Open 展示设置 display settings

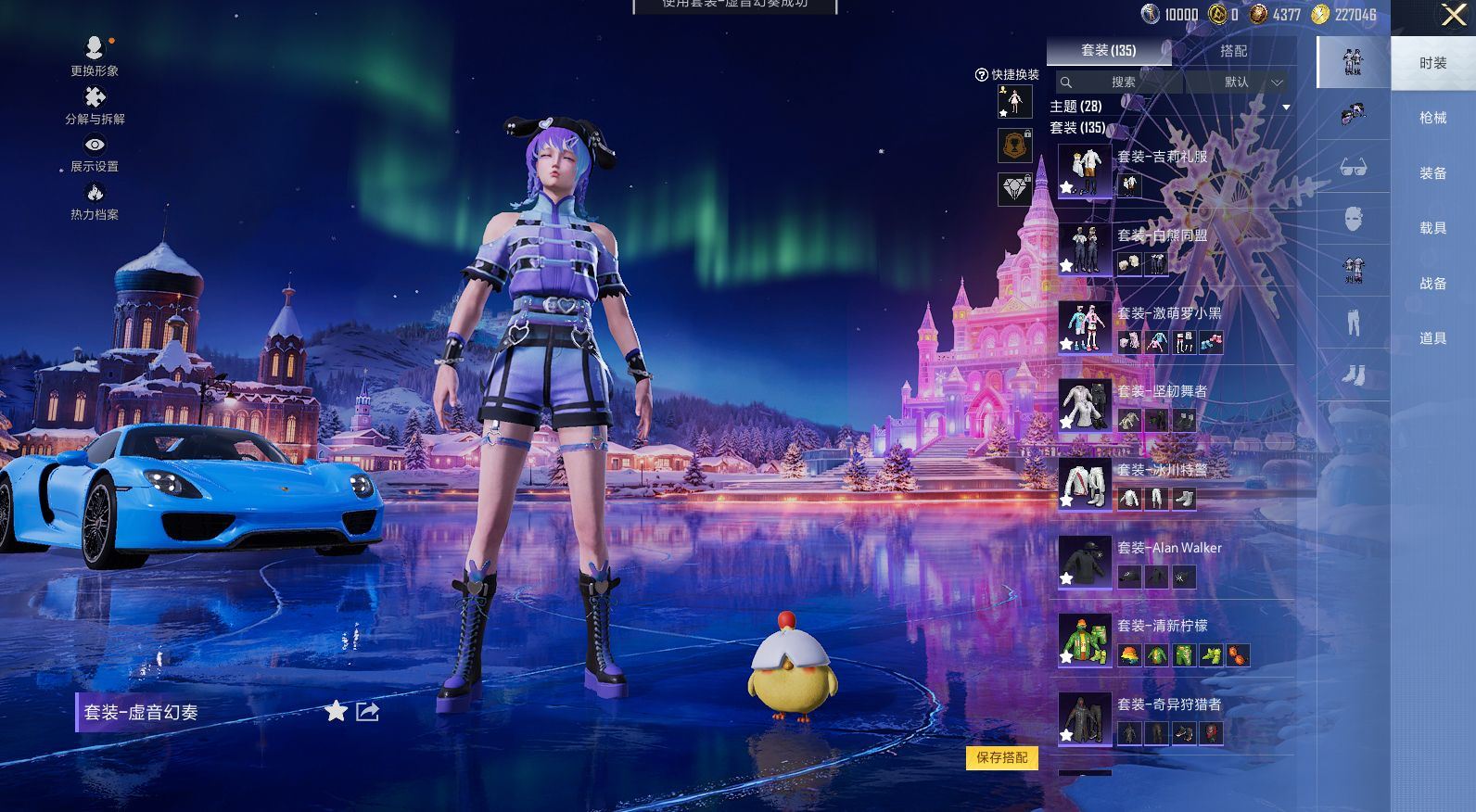click(95, 152)
